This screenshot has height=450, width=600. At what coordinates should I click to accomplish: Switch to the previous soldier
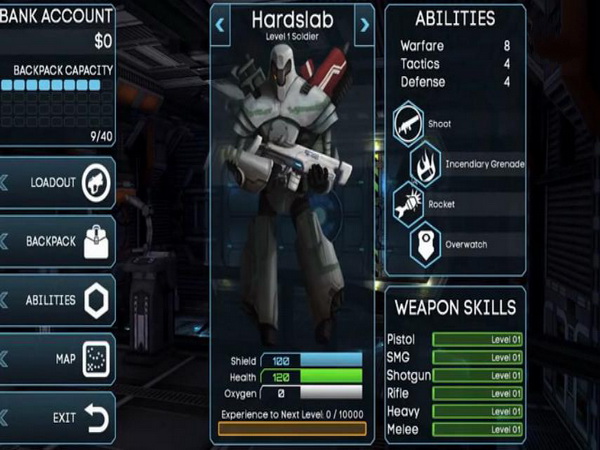(221, 24)
